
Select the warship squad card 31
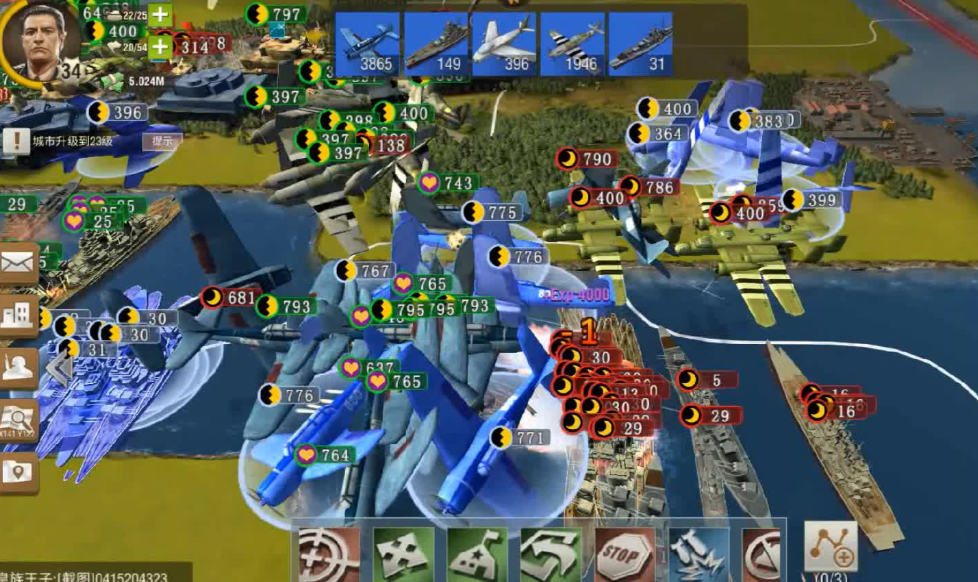click(640, 44)
